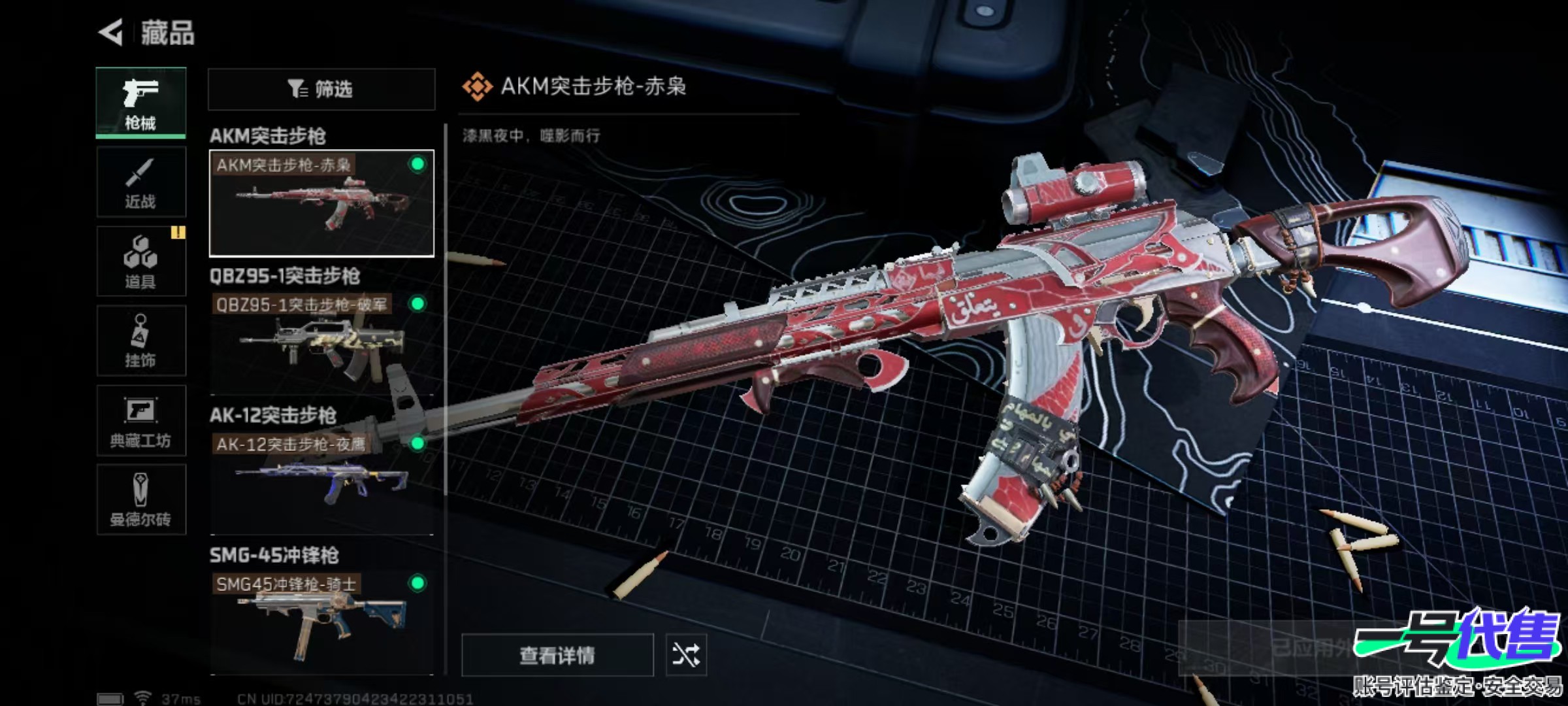Go back using the arrow beside 藏品
The height and width of the screenshot is (706, 1568).
112,33
